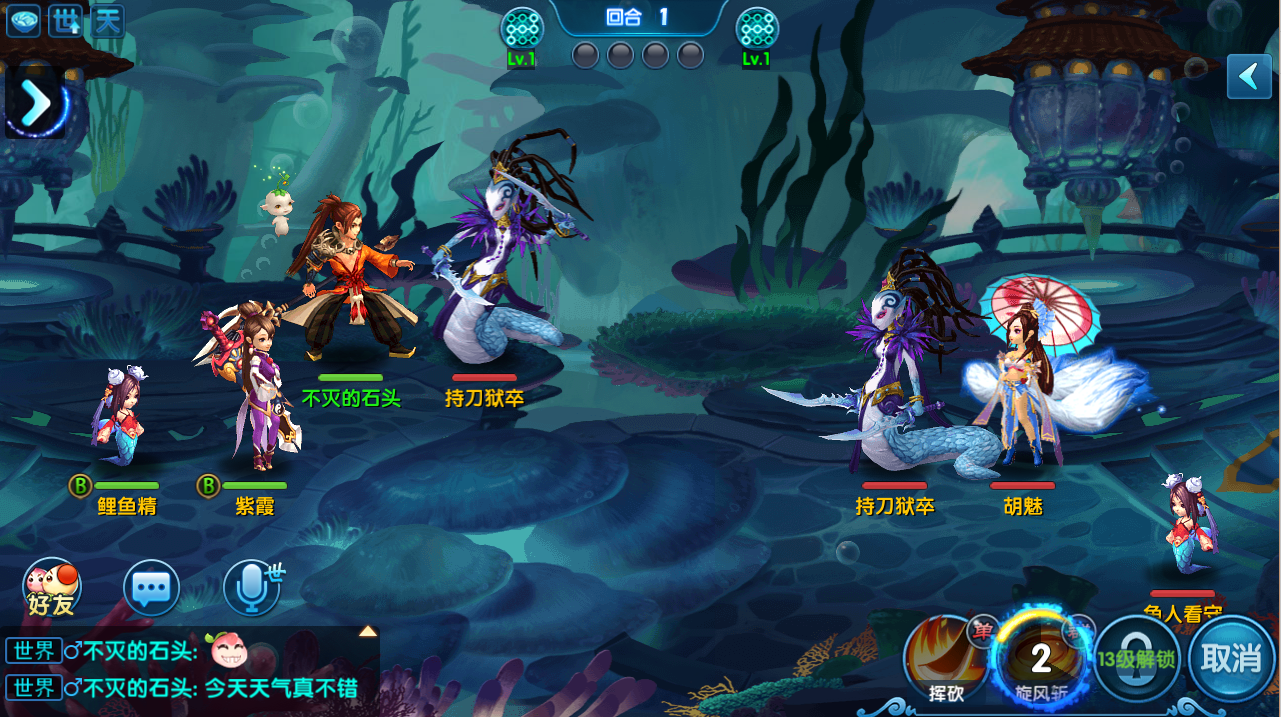The width and height of the screenshot is (1281, 717).
Task: Cancel with the 取消 button
Action: (x=1231, y=659)
